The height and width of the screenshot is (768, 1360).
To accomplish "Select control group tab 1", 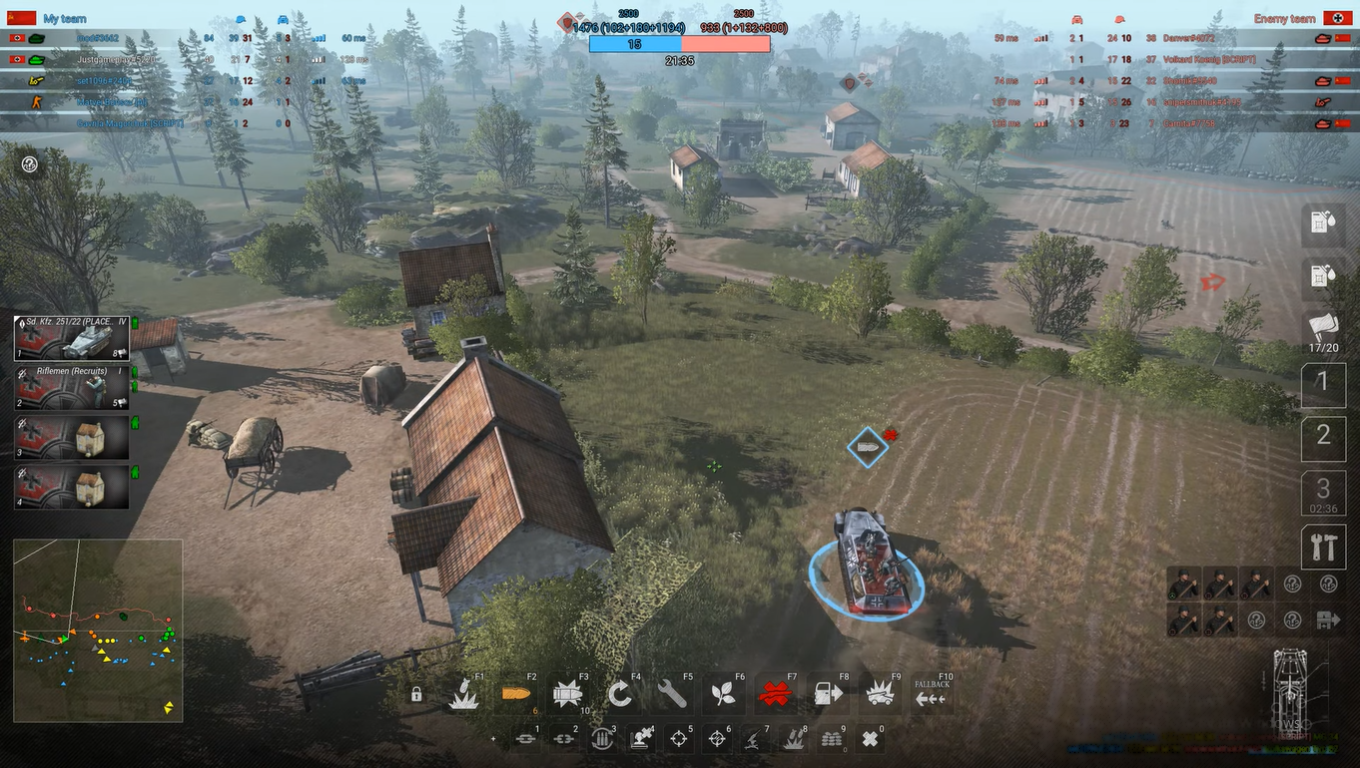I will tap(1323, 383).
